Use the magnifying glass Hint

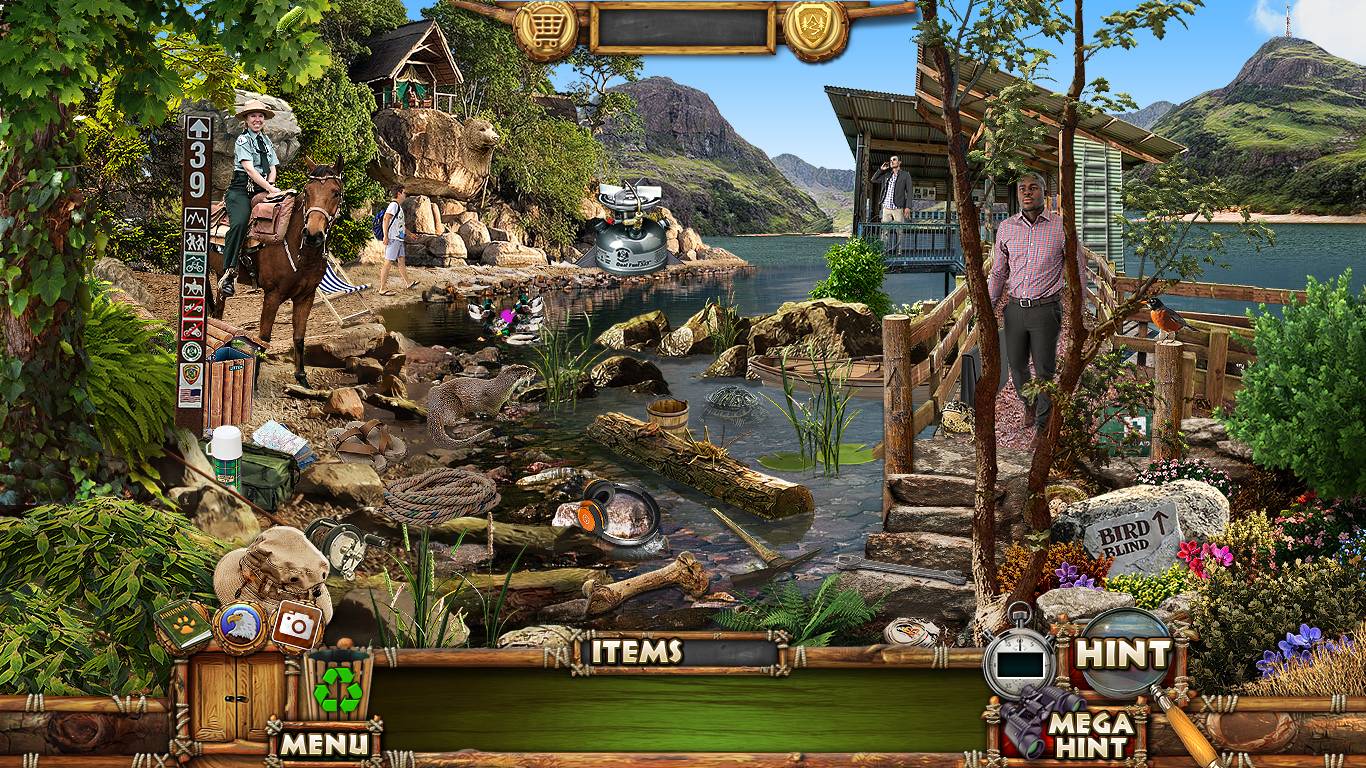tap(1122, 654)
